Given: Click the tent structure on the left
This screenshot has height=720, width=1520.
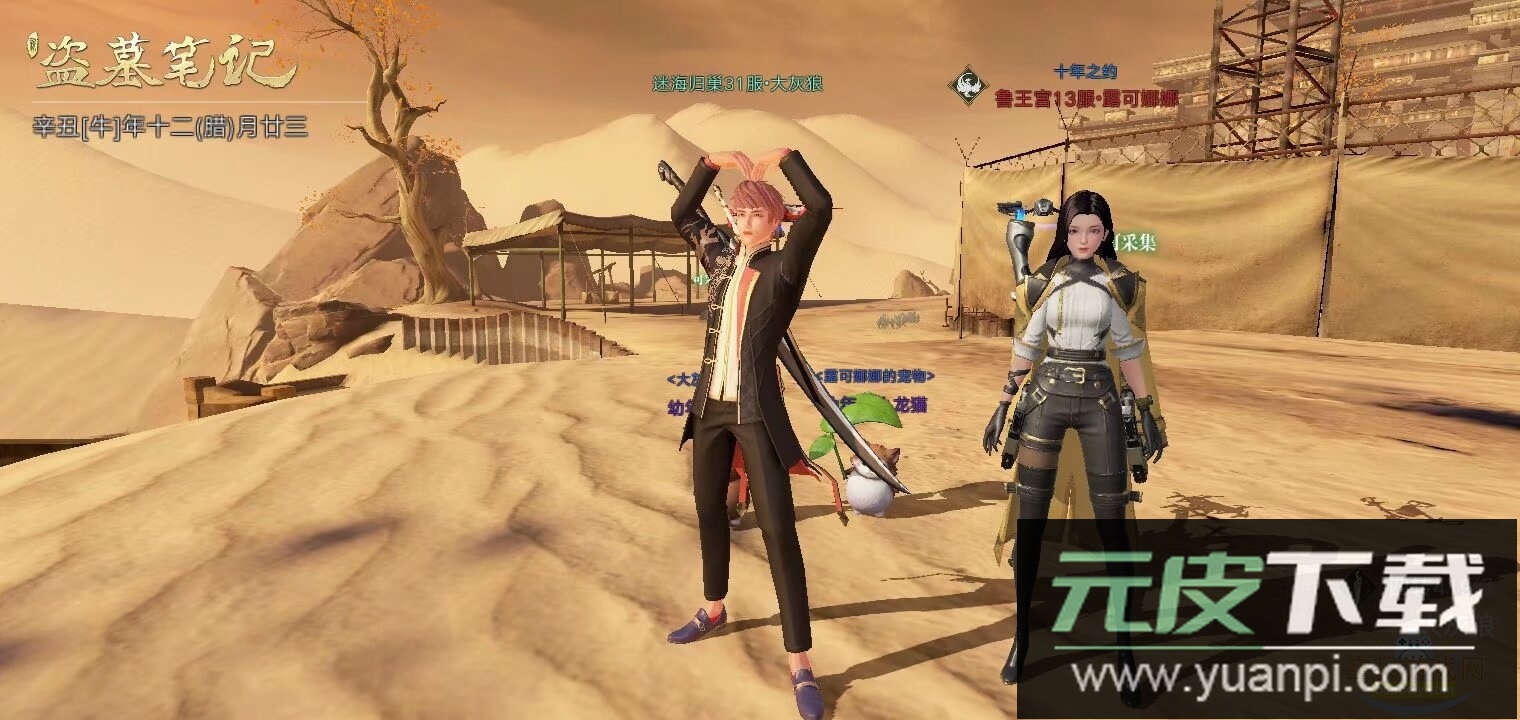Looking at the screenshot, I should point(560,250).
